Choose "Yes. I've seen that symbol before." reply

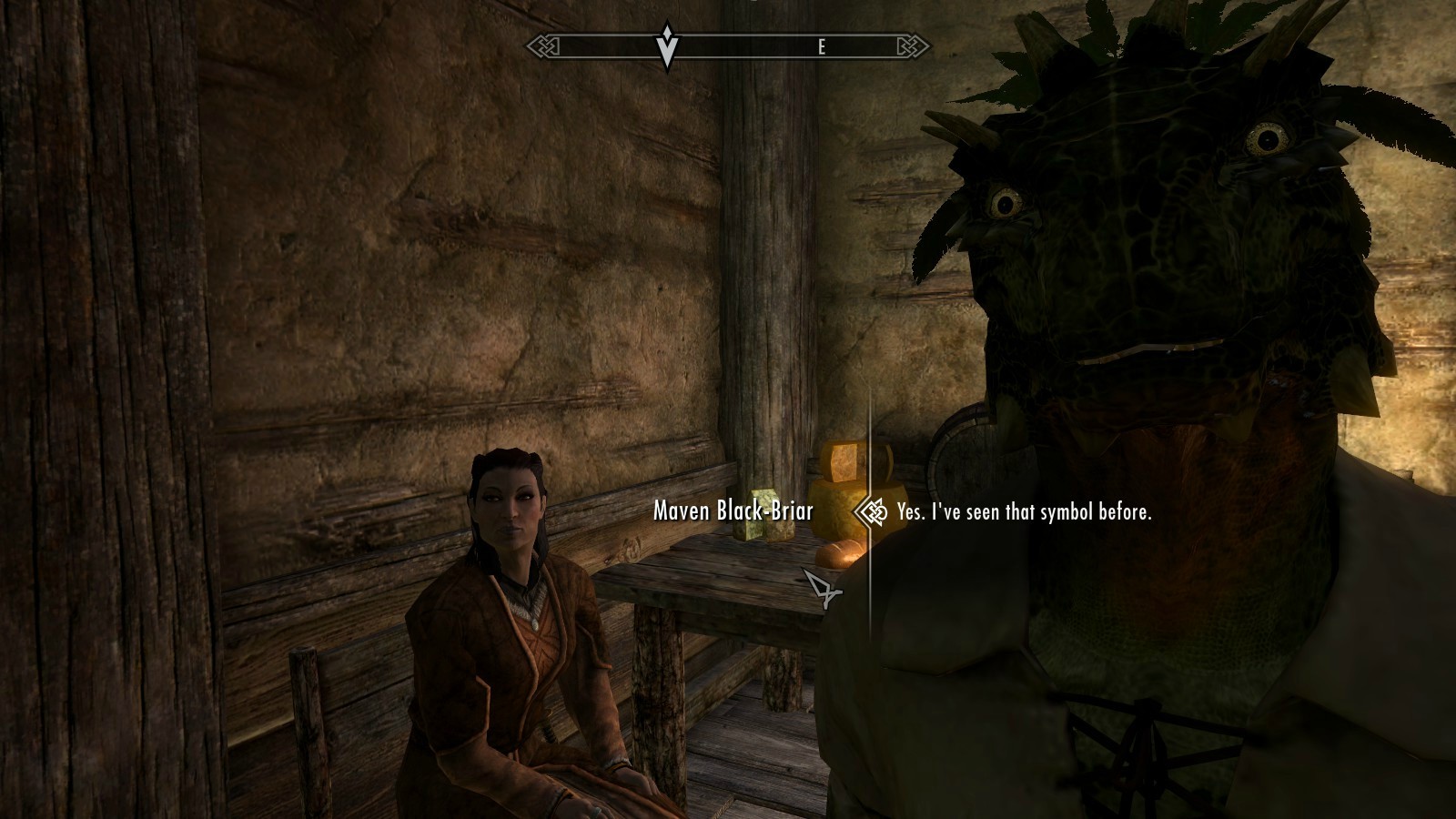coord(1024,512)
